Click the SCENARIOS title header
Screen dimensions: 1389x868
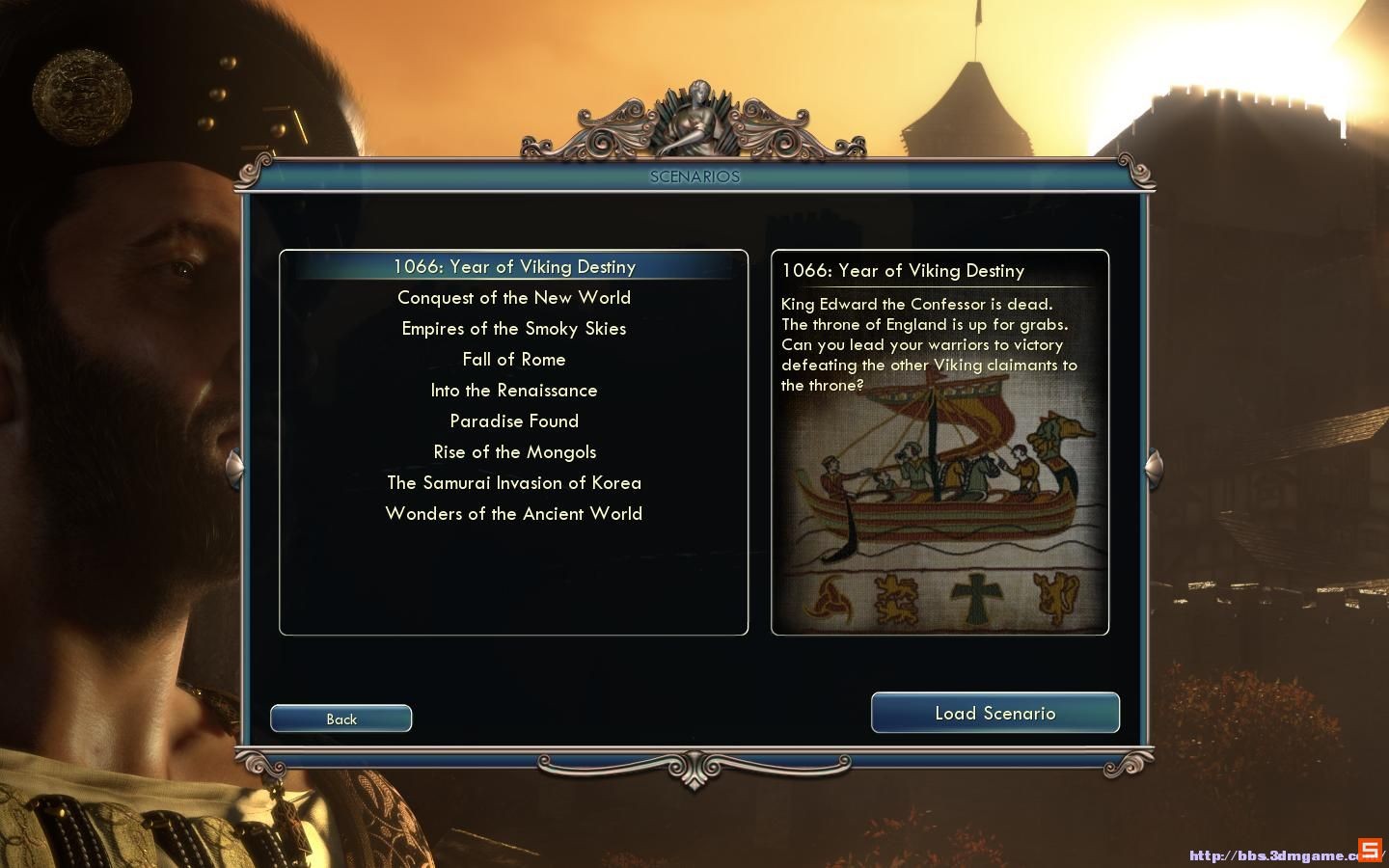(694, 176)
